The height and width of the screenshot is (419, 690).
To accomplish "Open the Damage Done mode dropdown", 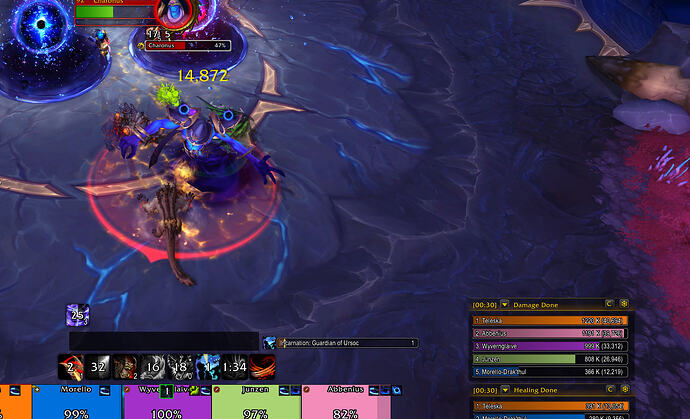I will pyautogui.click(x=505, y=304).
